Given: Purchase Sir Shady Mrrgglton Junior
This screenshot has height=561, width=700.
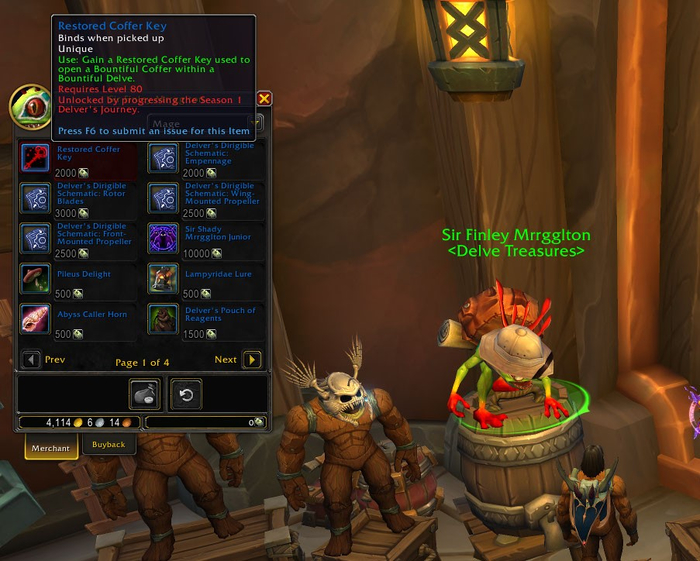Looking at the screenshot, I should click(x=164, y=238).
